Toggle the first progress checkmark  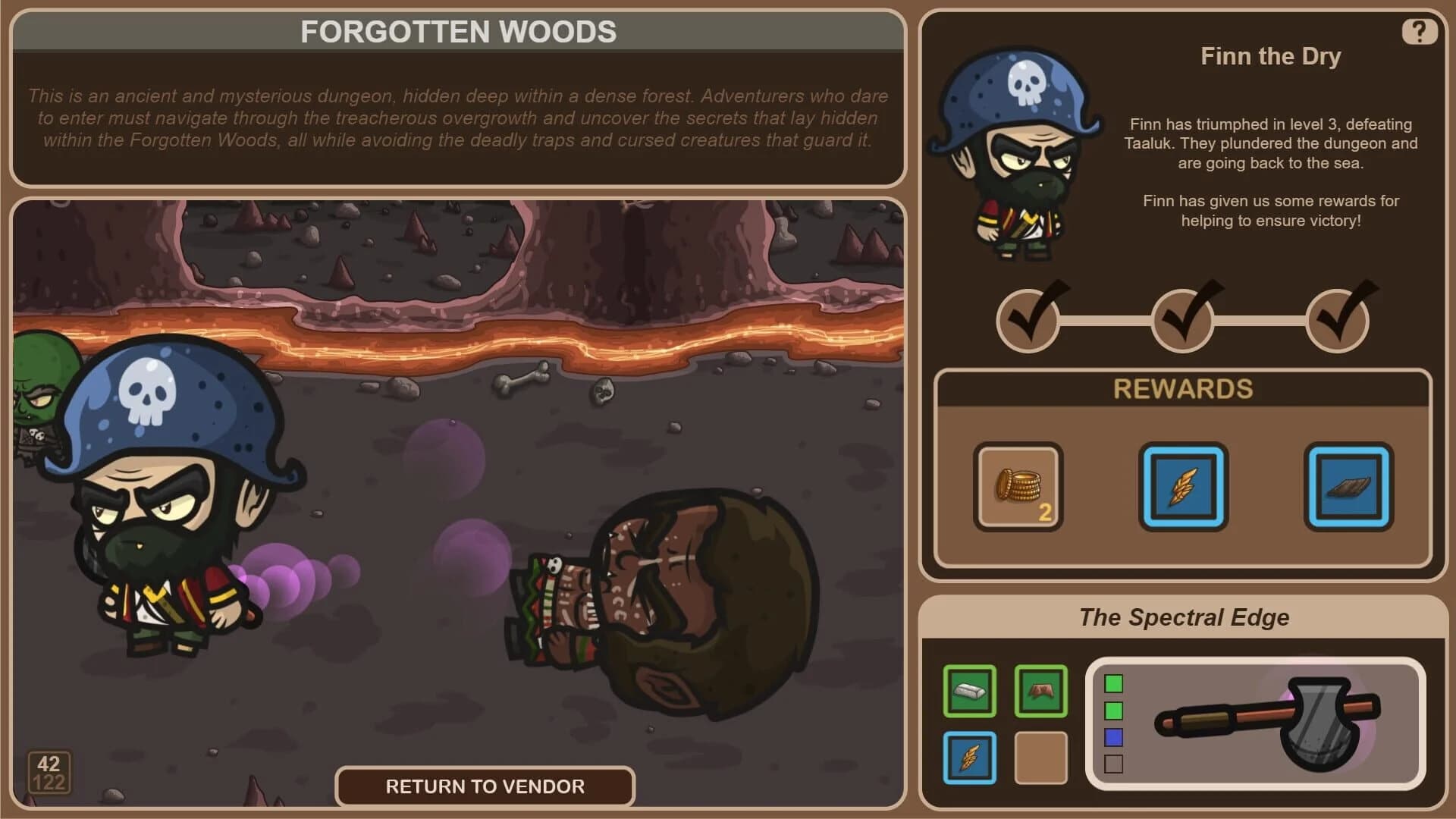(1028, 321)
